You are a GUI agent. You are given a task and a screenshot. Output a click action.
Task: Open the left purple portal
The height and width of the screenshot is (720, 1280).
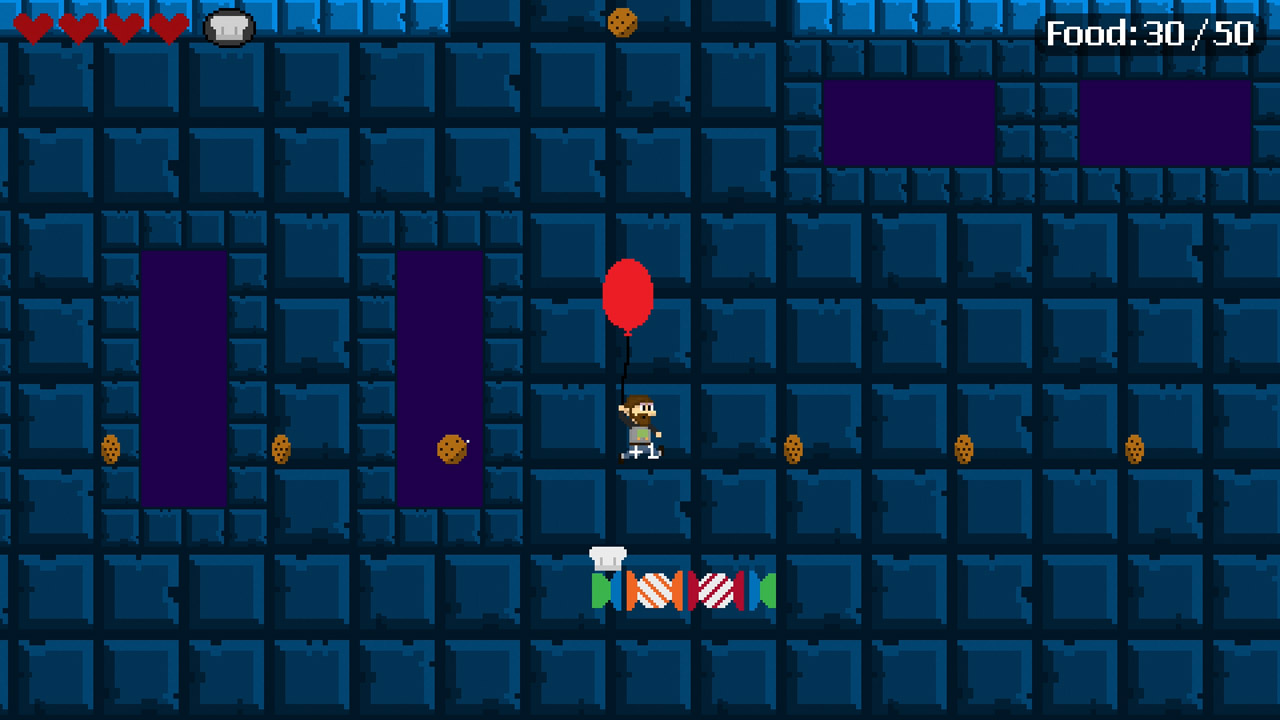click(x=185, y=375)
